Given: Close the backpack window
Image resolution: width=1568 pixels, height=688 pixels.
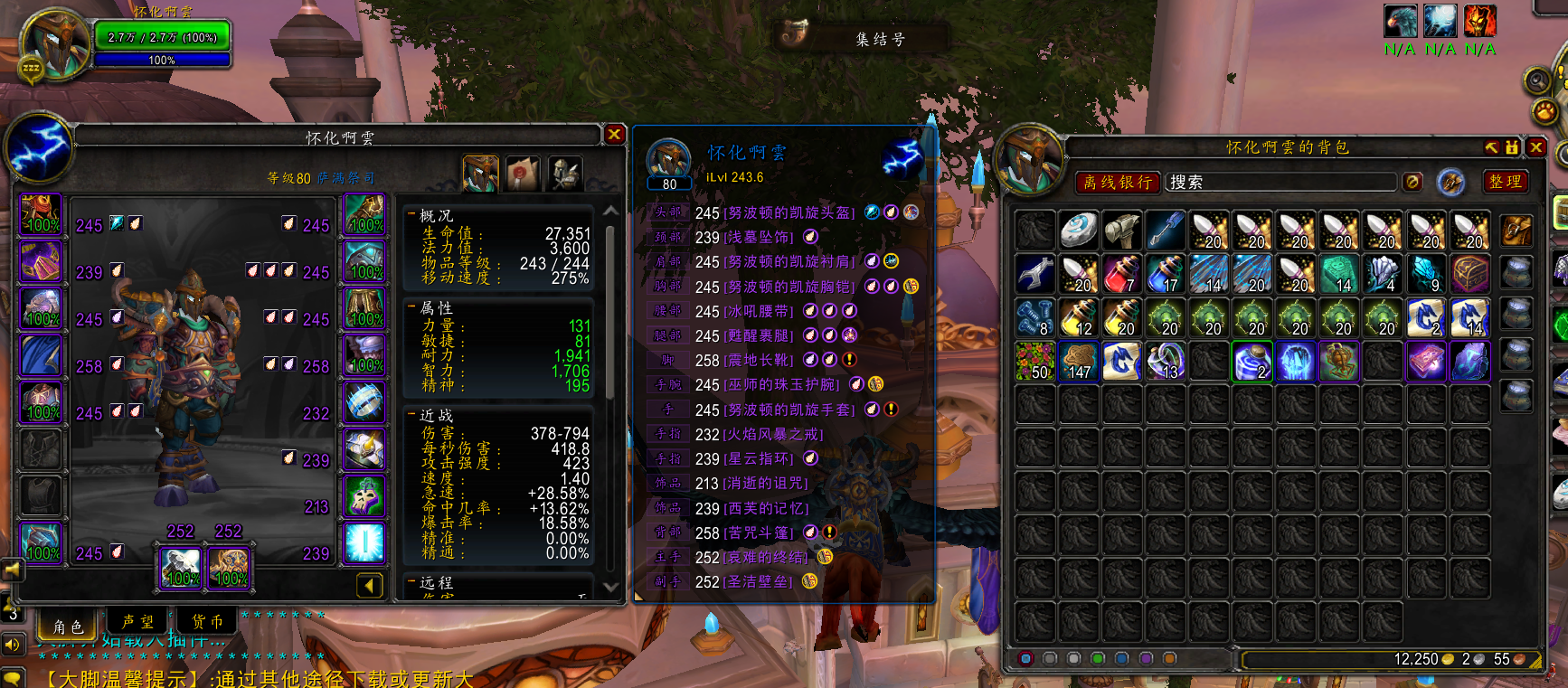Looking at the screenshot, I should click(1536, 146).
